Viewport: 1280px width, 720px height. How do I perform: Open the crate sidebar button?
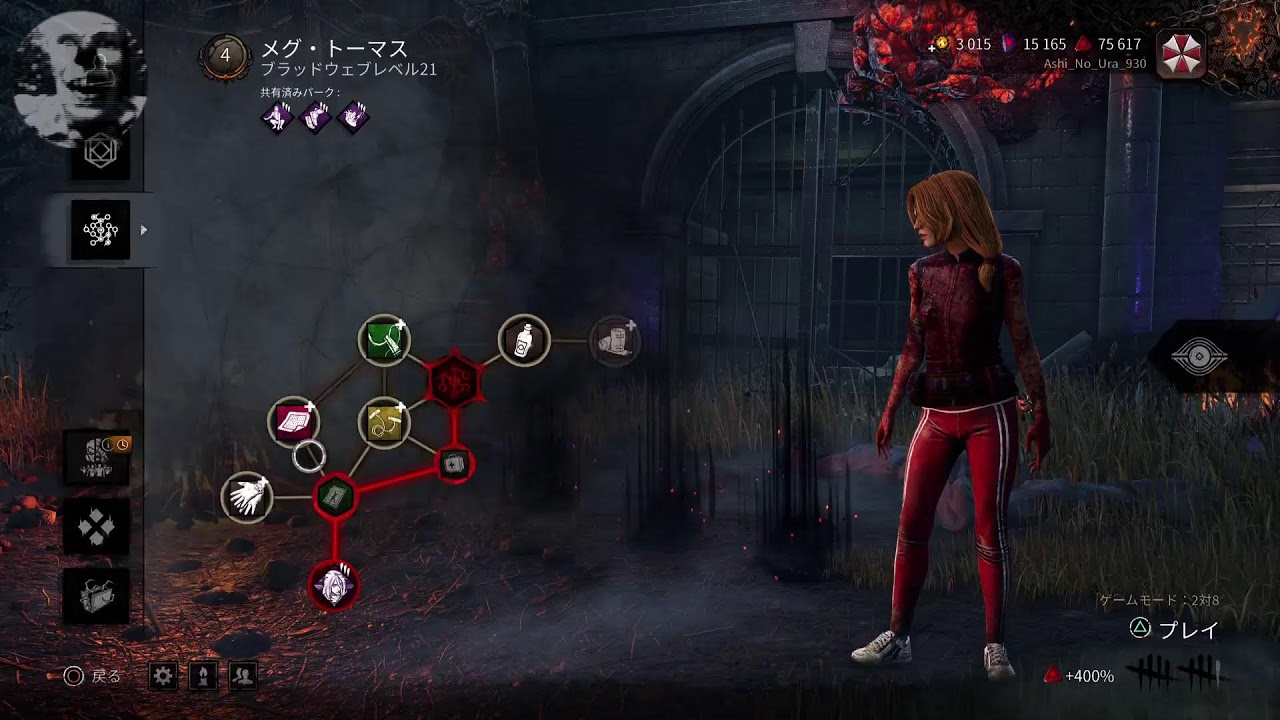coord(97,596)
